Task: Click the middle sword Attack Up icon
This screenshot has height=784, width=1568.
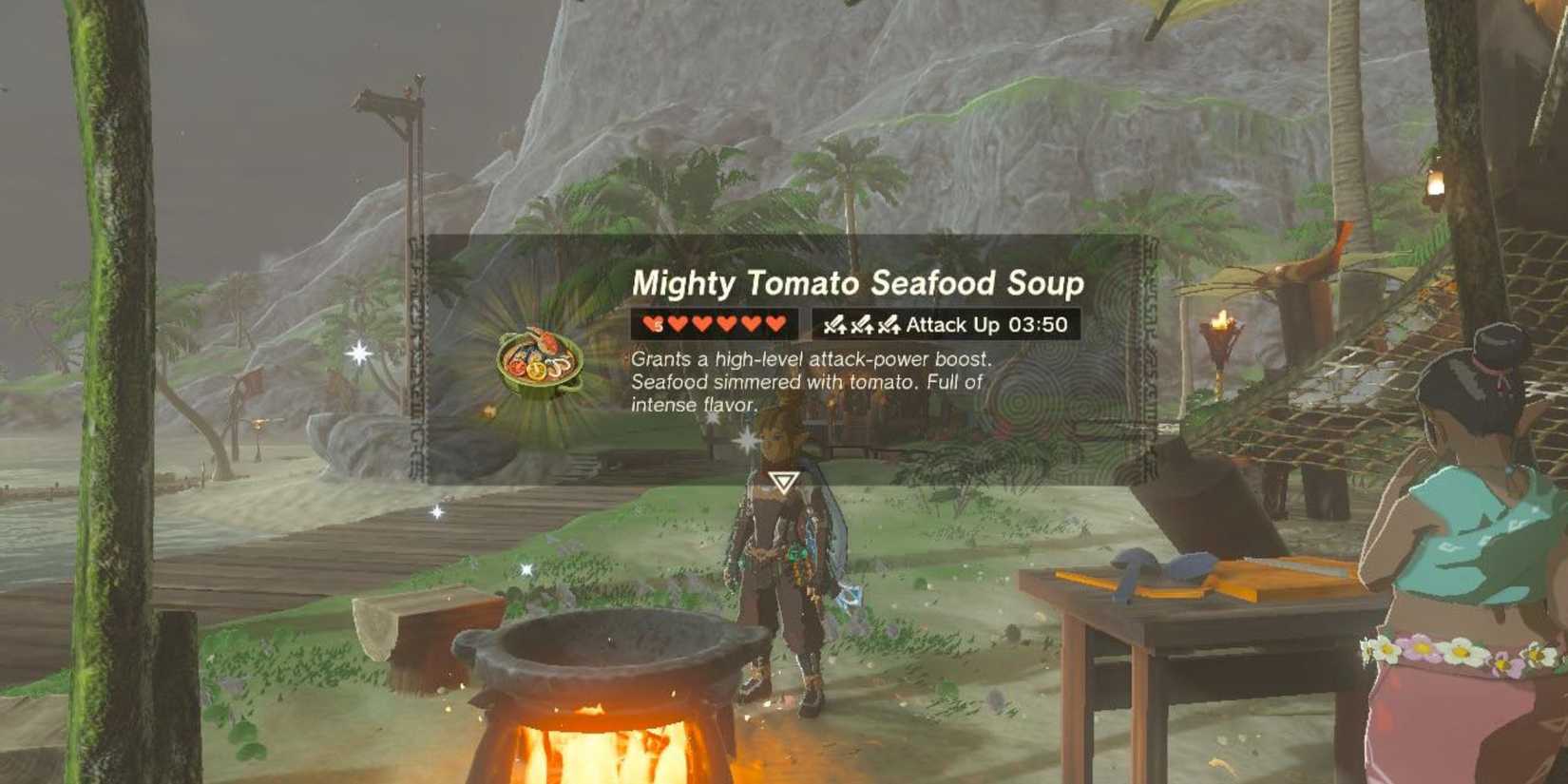Action: coord(861,325)
